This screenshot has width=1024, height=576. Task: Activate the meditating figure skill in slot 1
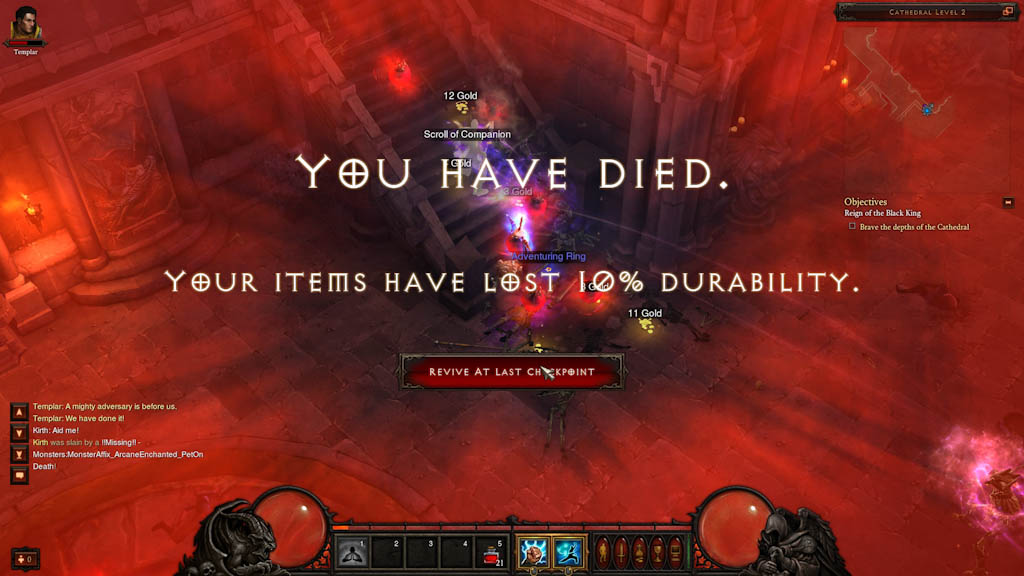pyautogui.click(x=351, y=552)
